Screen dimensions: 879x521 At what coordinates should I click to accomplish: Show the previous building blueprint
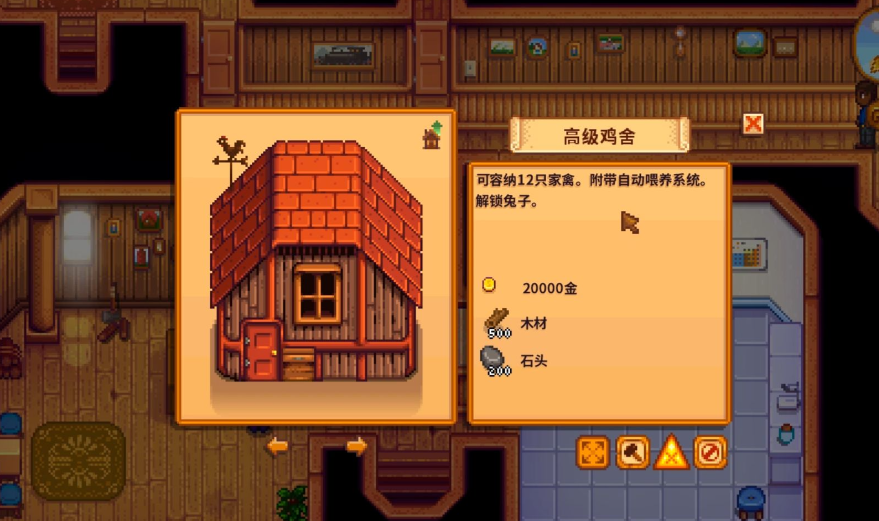277,446
